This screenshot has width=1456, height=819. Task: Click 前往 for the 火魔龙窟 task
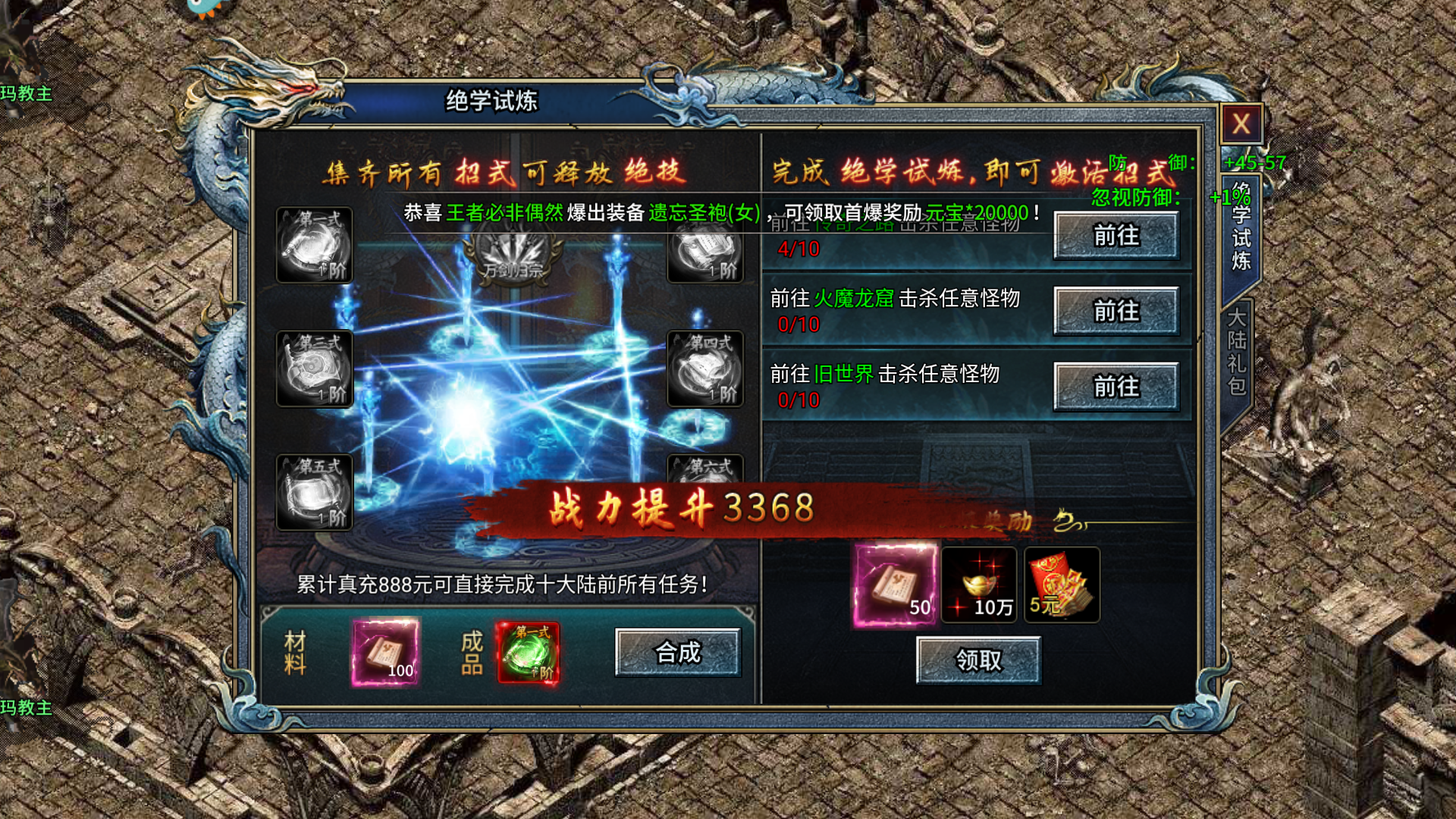click(1117, 312)
